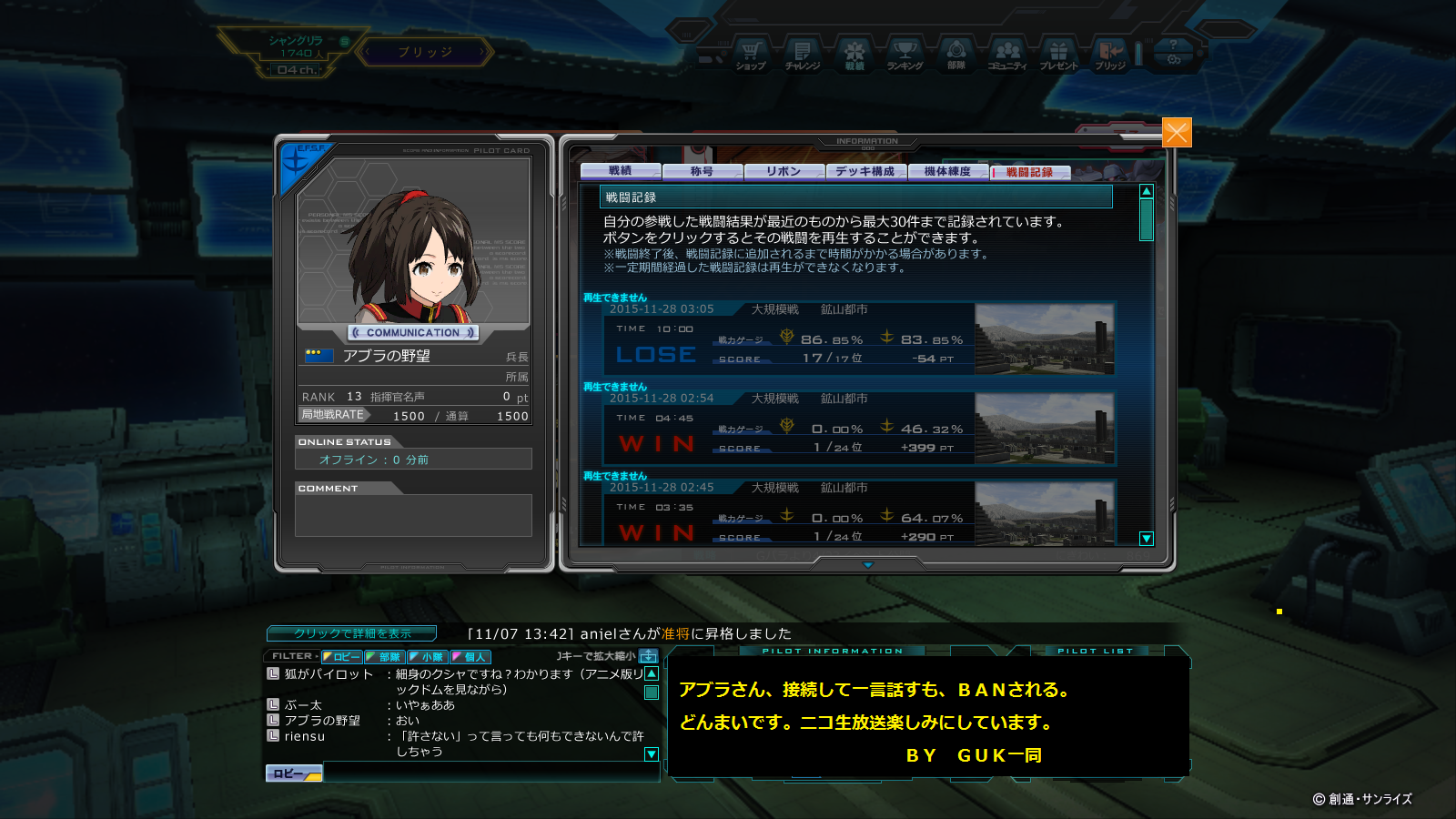The image size is (1456, 819).
Task: Select the リボン tab
Action: click(784, 171)
